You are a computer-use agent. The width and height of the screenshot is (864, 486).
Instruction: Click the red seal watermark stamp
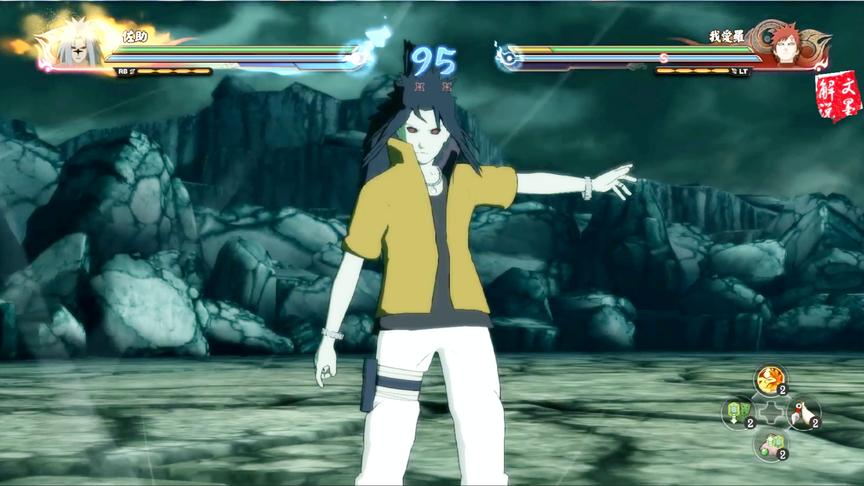tap(838, 96)
